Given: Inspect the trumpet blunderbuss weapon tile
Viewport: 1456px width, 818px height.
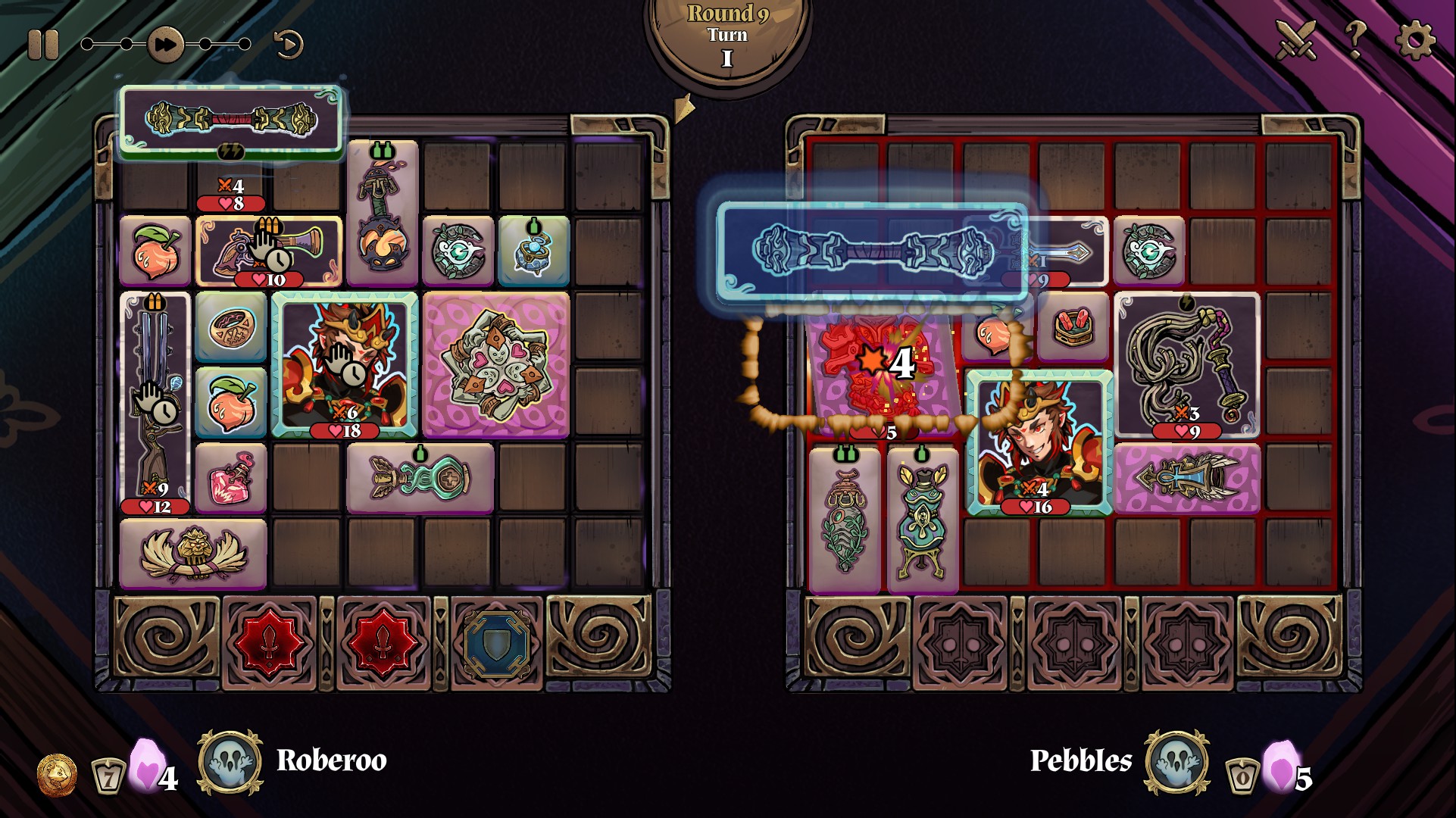Looking at the screenshot, I should pyautogui.click(x=269, y=250).
